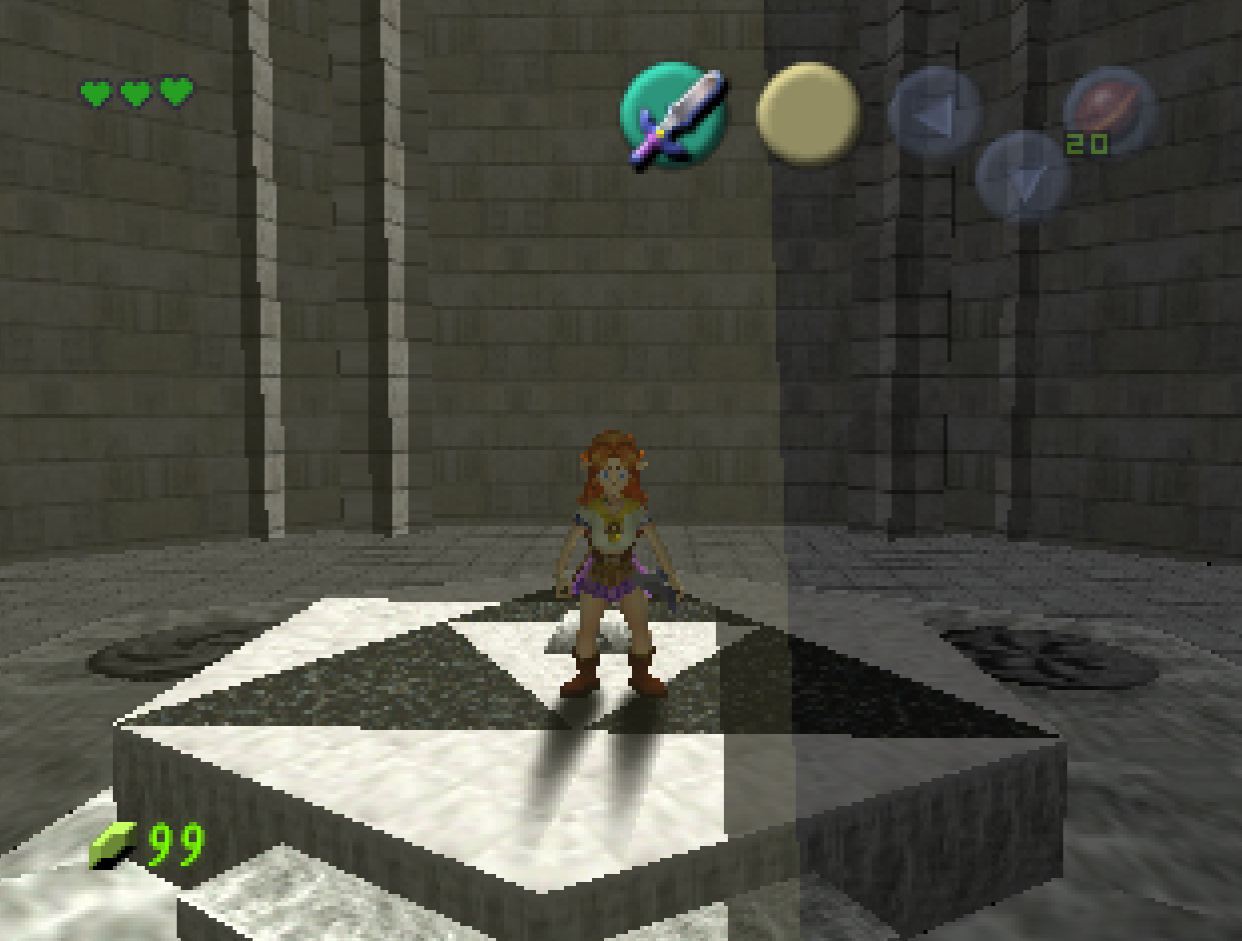Click the blank yellow action button

click(808, 113)
